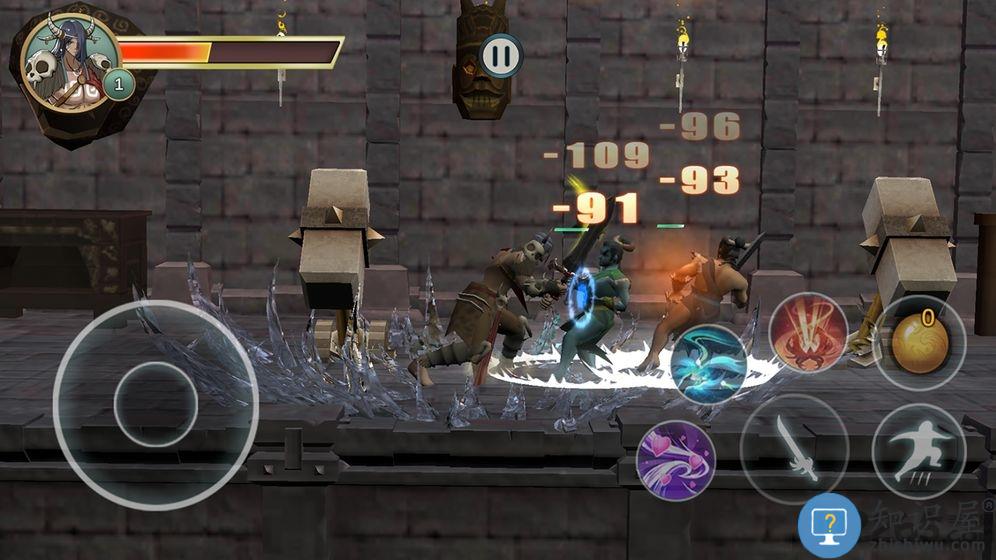Trigger the teal dragon wave skill
Viewport: 996px width, 560px height.
point(709,364)
